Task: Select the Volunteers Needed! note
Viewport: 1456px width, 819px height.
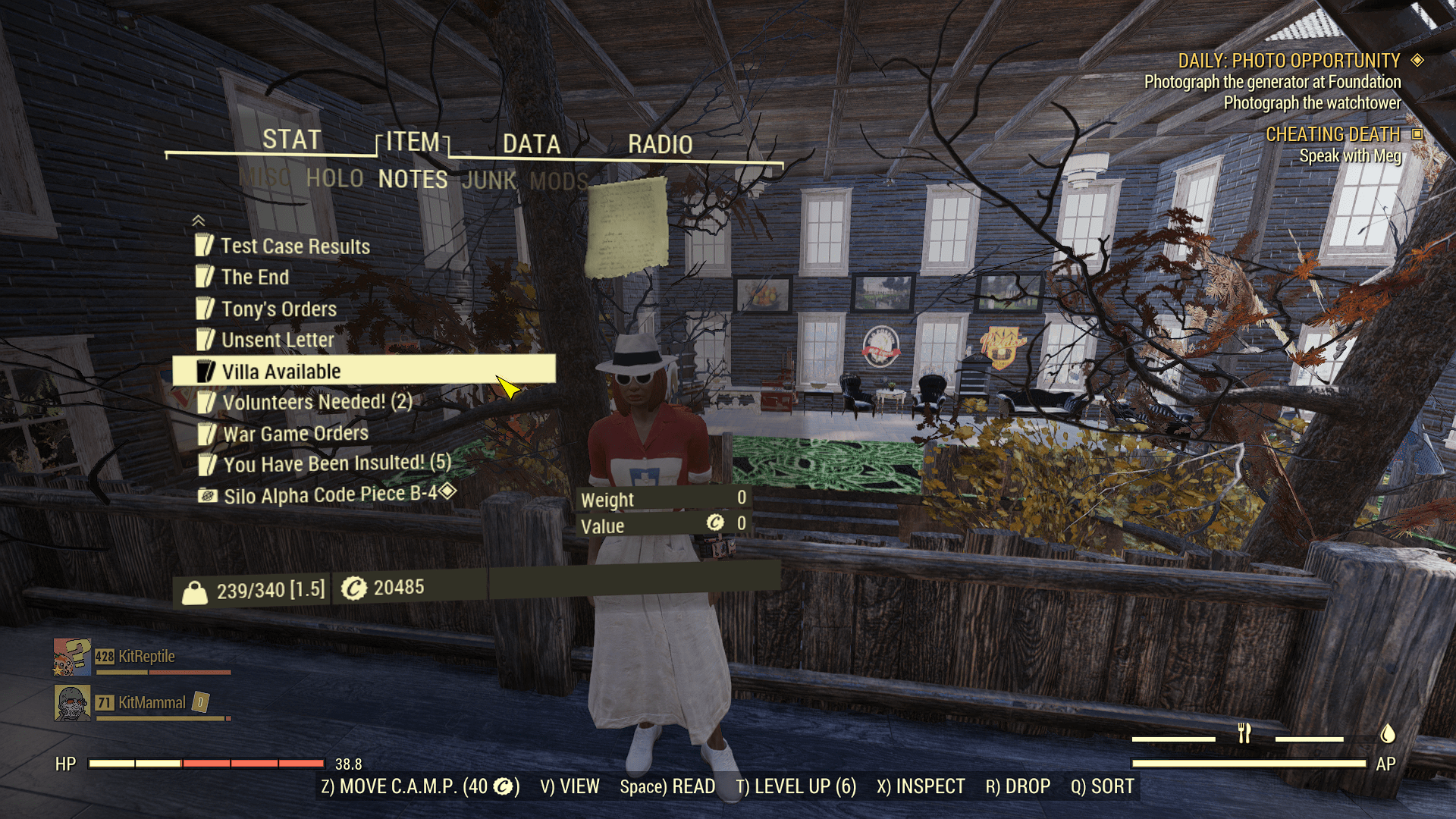Action: click(x=316, y=402)
